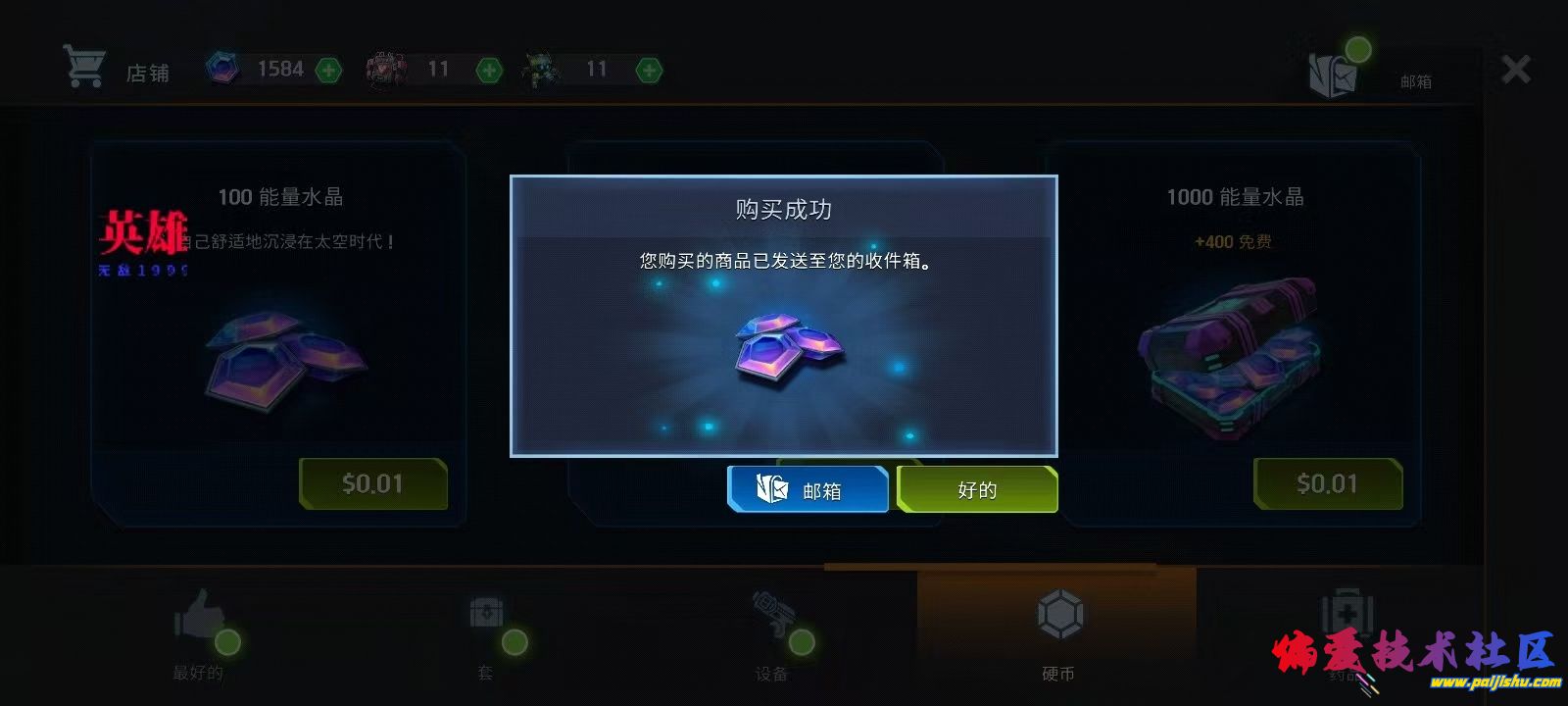Click green plus beside the green mech's count
Viewport: 1568px width, 706px height.
point(648,70)
